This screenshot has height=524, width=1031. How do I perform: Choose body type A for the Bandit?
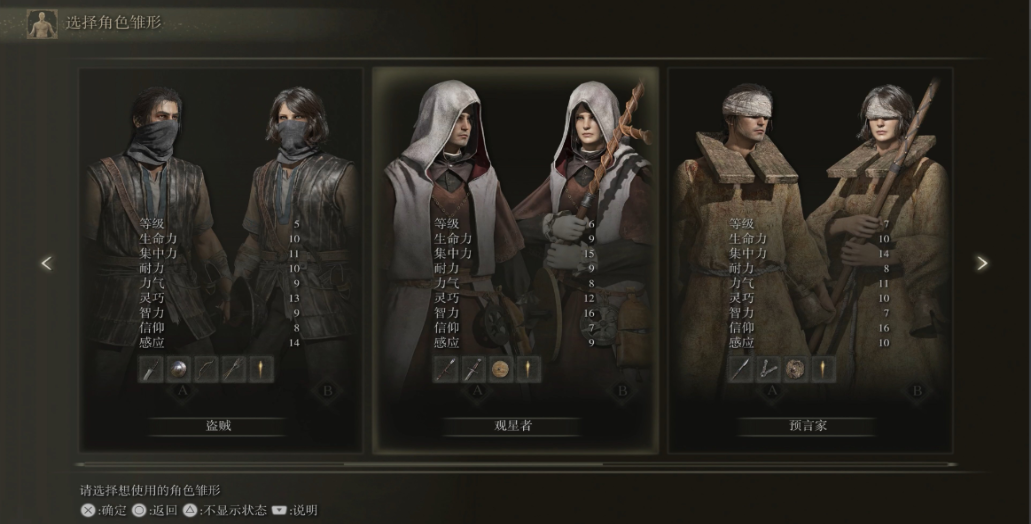point(182,391)
